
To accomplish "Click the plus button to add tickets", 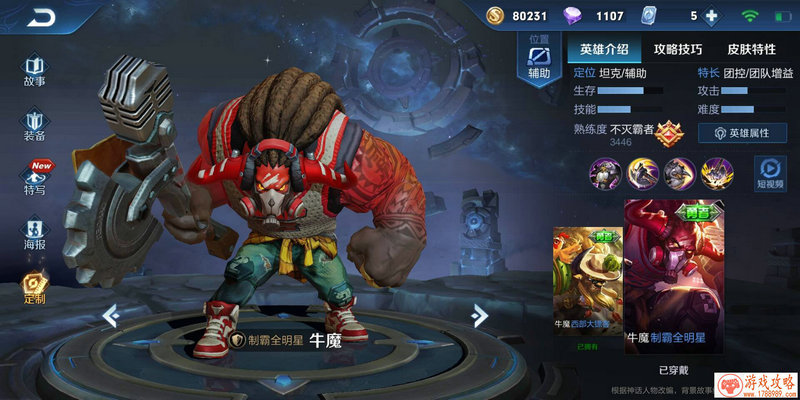I will click(712, 16).
